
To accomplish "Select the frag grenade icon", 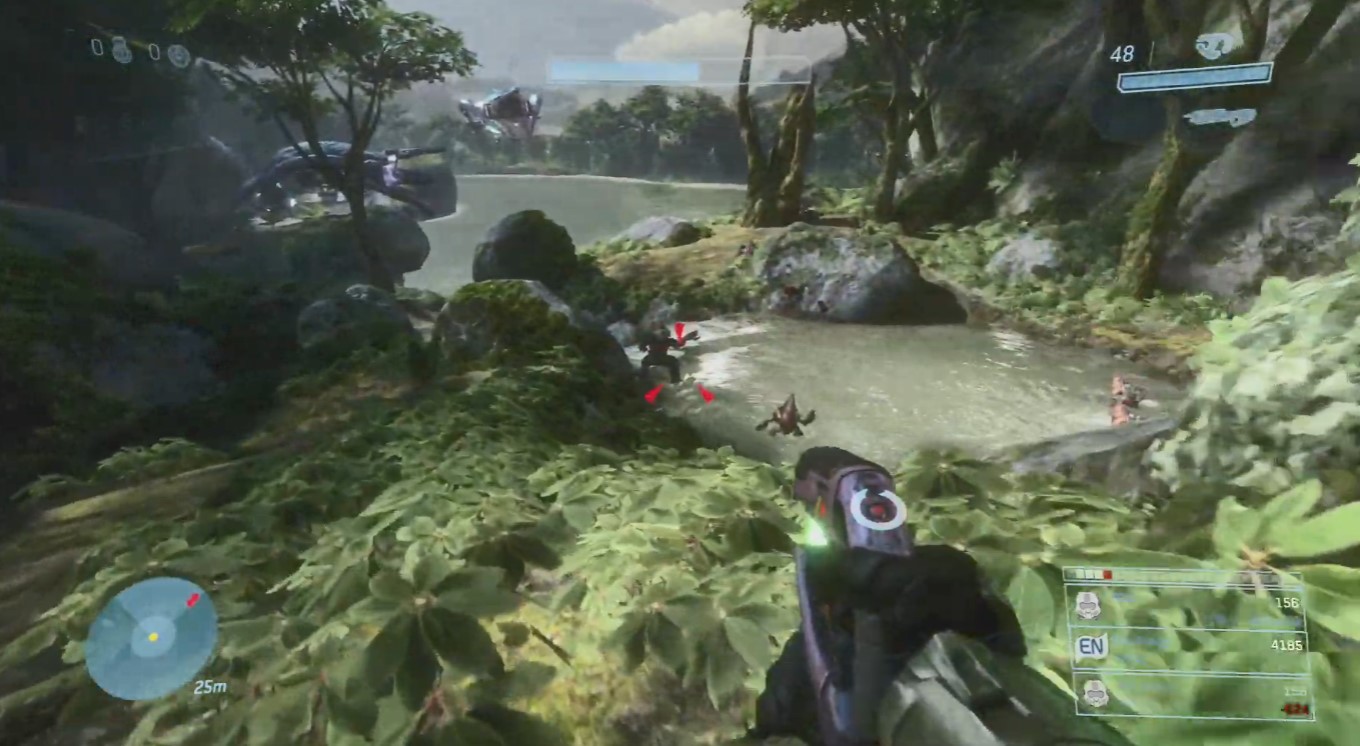I will (x=122, y=50).
